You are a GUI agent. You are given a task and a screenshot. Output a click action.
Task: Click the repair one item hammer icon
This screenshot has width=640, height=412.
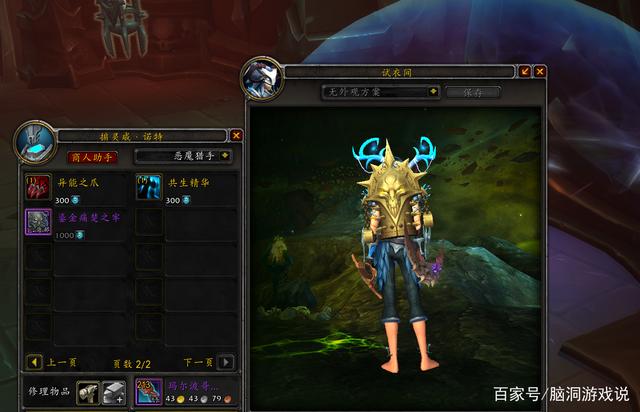[89, 393]
